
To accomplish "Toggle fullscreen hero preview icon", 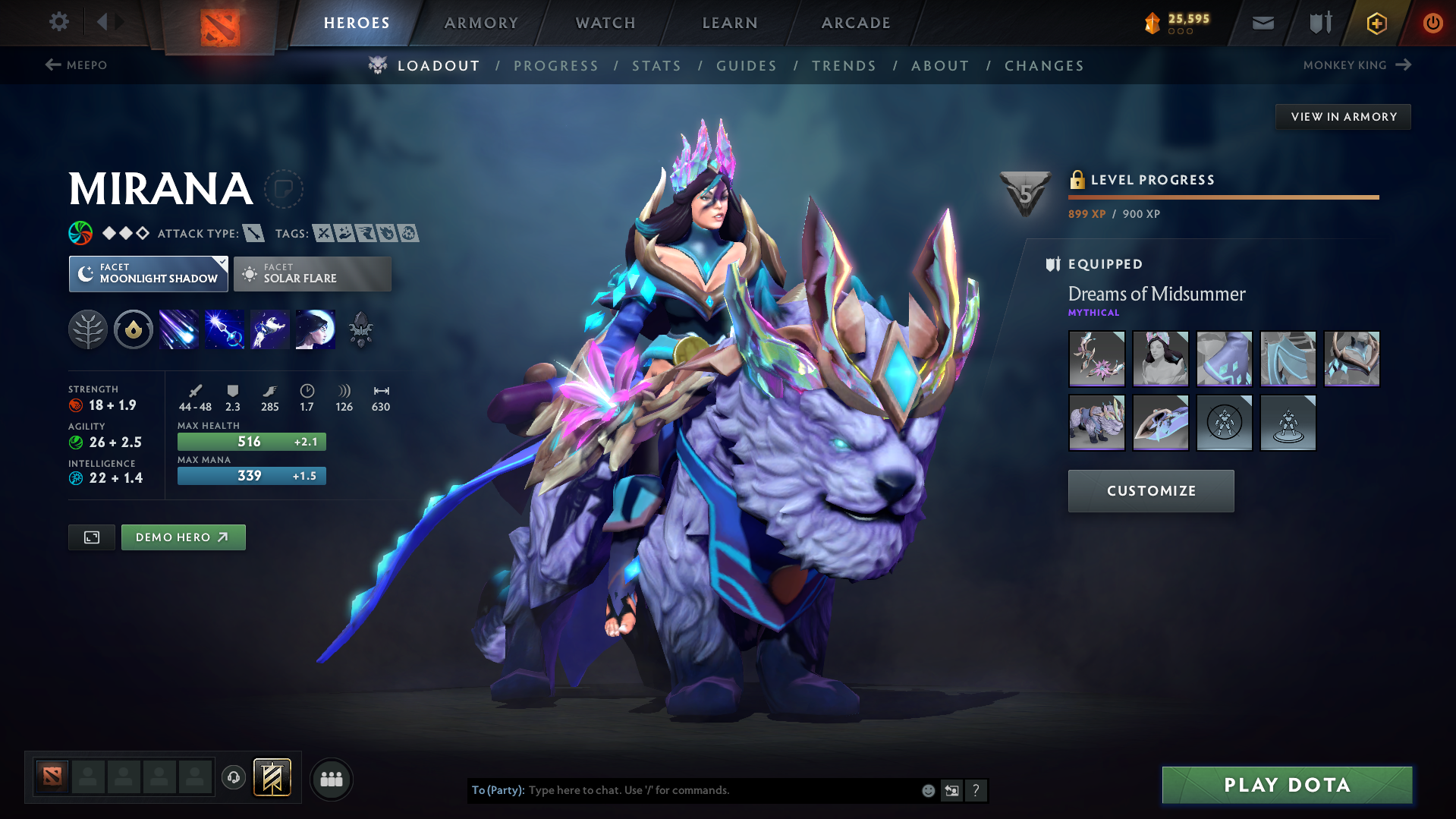I will 91,537.
